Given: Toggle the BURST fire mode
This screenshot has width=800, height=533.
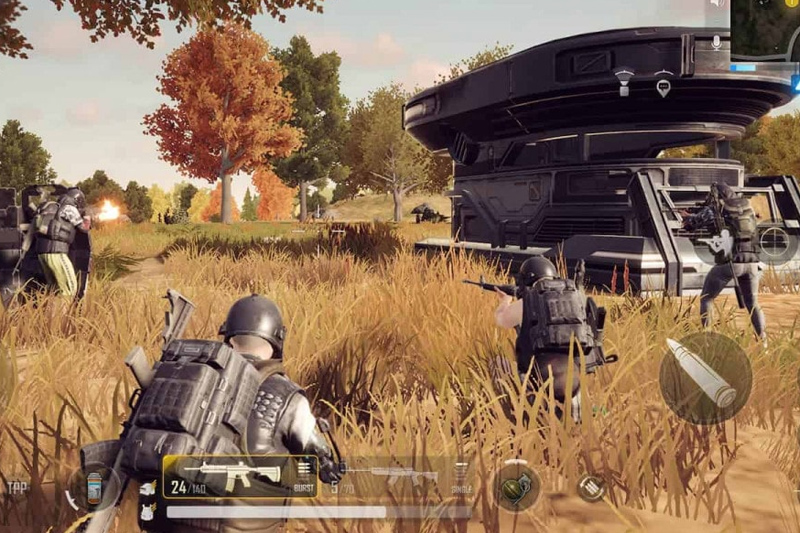Looking at the screenshot, I should 304,476.
